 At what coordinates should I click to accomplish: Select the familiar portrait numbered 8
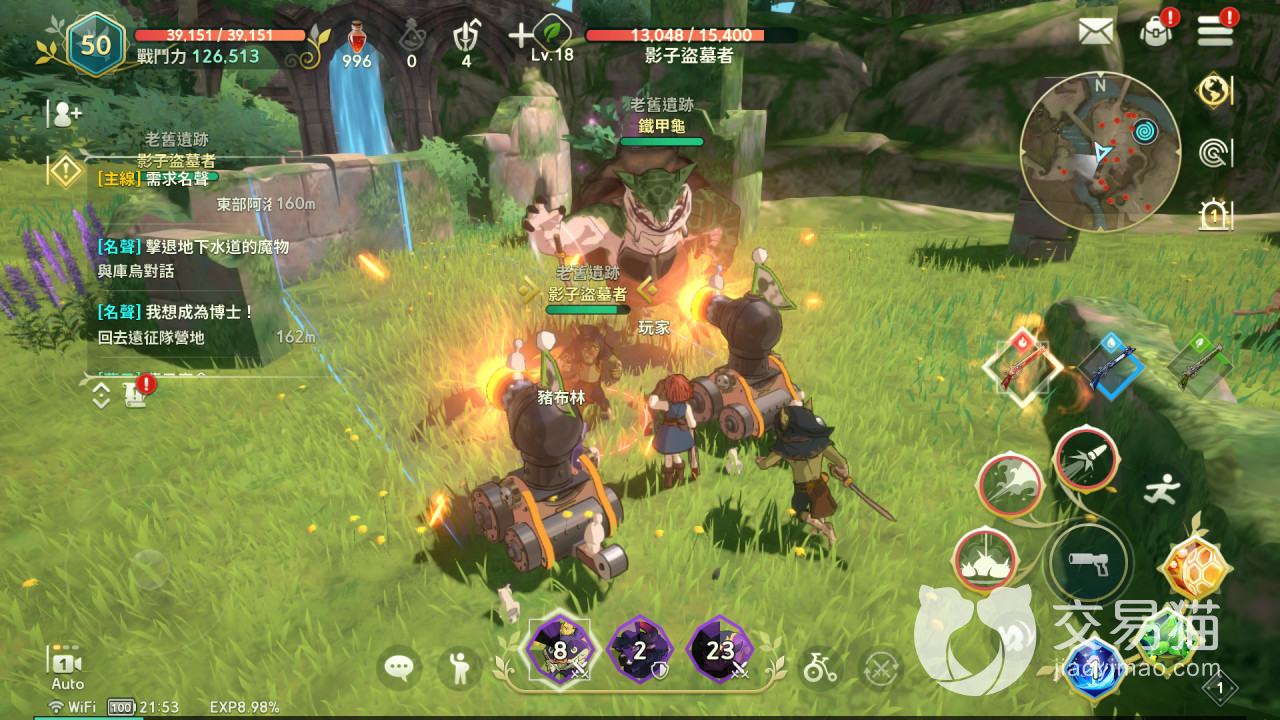(x=559, y=650)
